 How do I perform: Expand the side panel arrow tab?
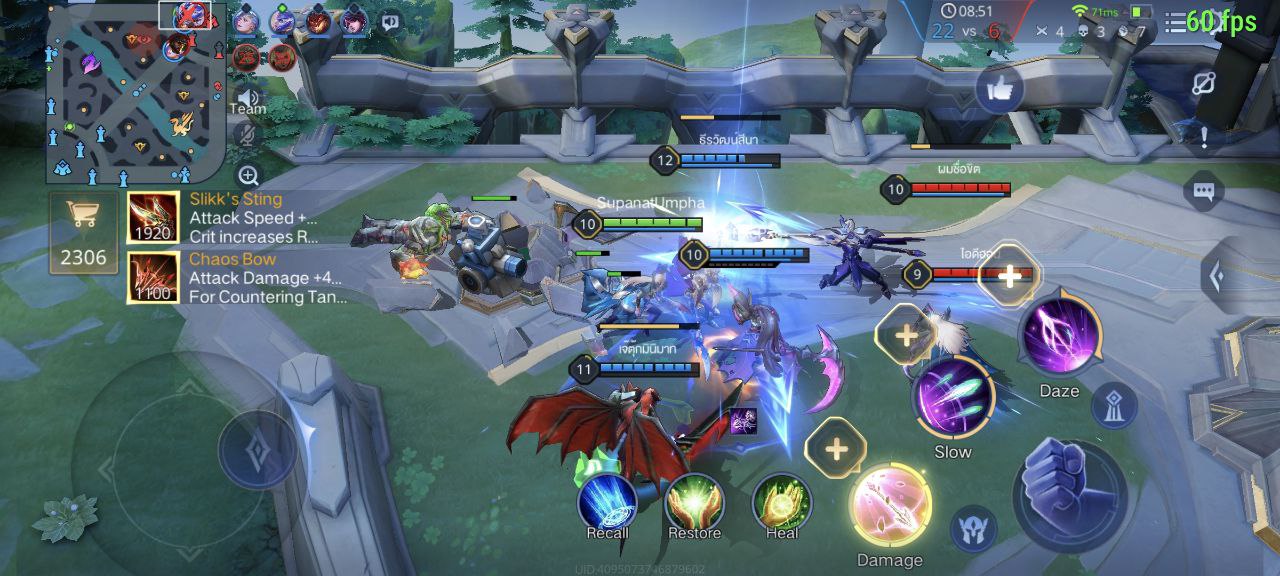click(1216, 276)
